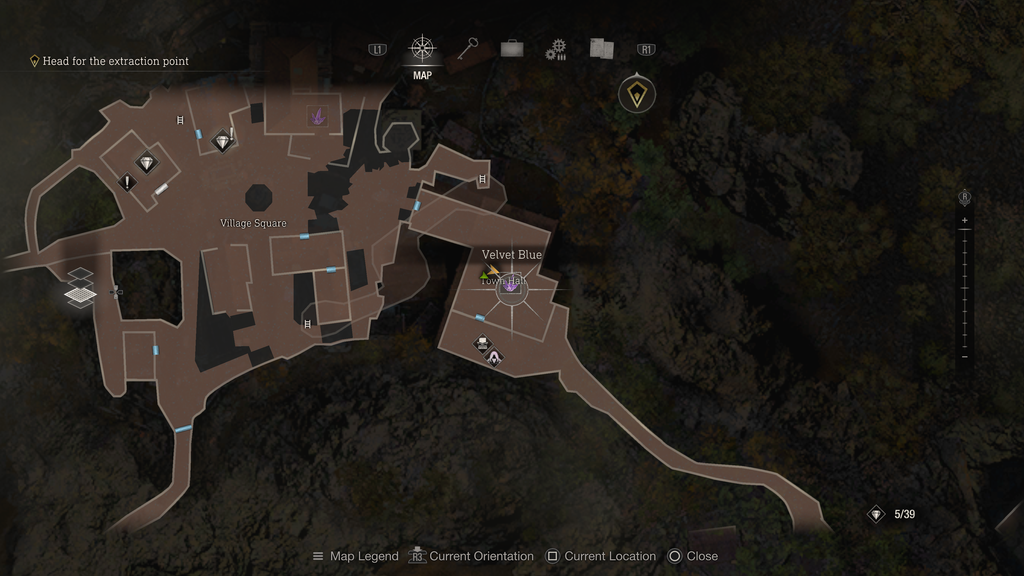Select the diamond treasure marker beside the exclamation mark

coord(147,162)
